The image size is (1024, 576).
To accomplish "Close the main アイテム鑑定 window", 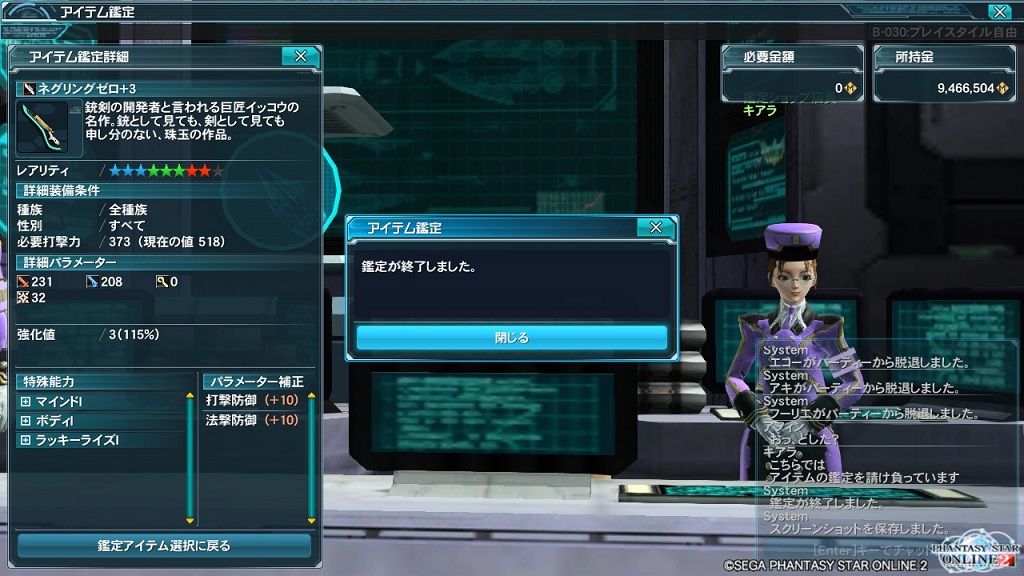I will pos(998,12).
